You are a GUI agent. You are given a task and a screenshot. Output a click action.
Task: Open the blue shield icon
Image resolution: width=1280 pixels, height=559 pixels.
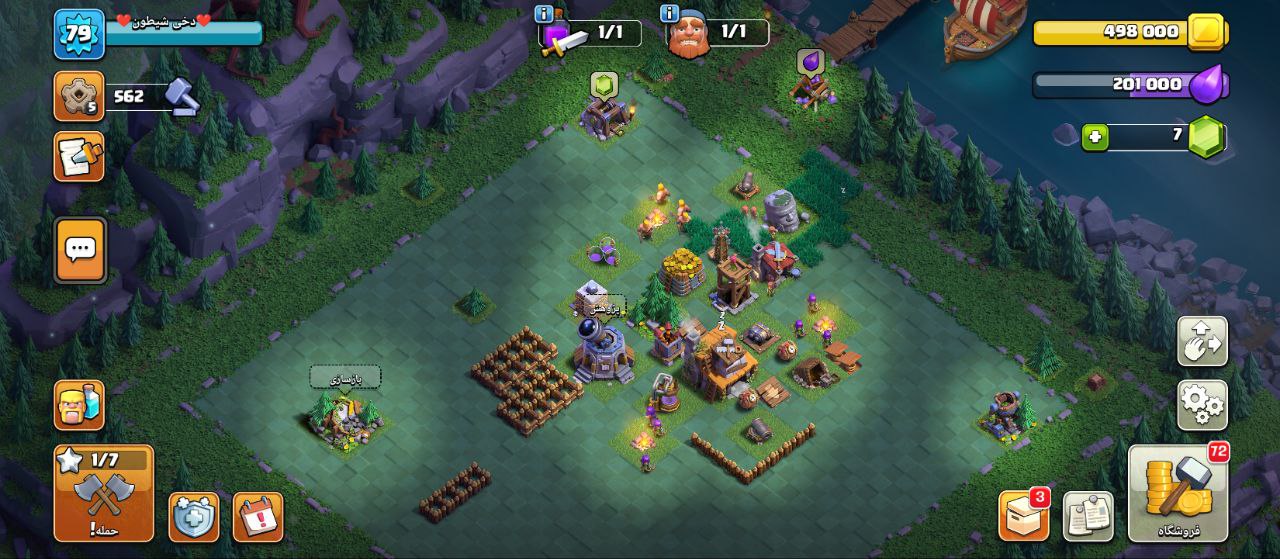(x=193, y=517)
